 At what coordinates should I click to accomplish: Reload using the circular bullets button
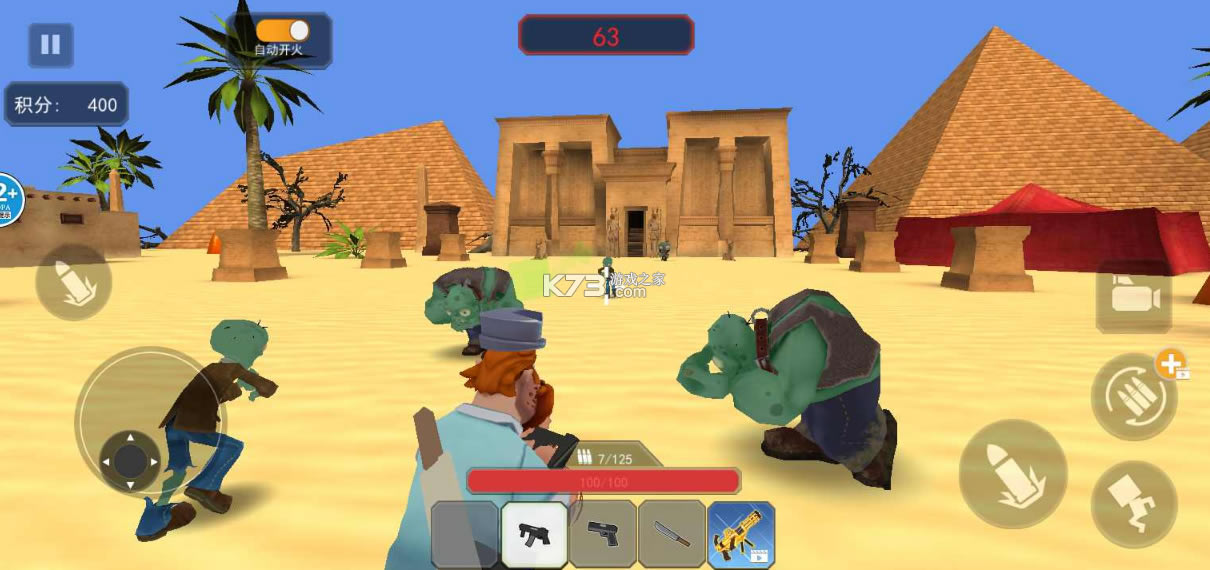click(x=1132, y=397)
